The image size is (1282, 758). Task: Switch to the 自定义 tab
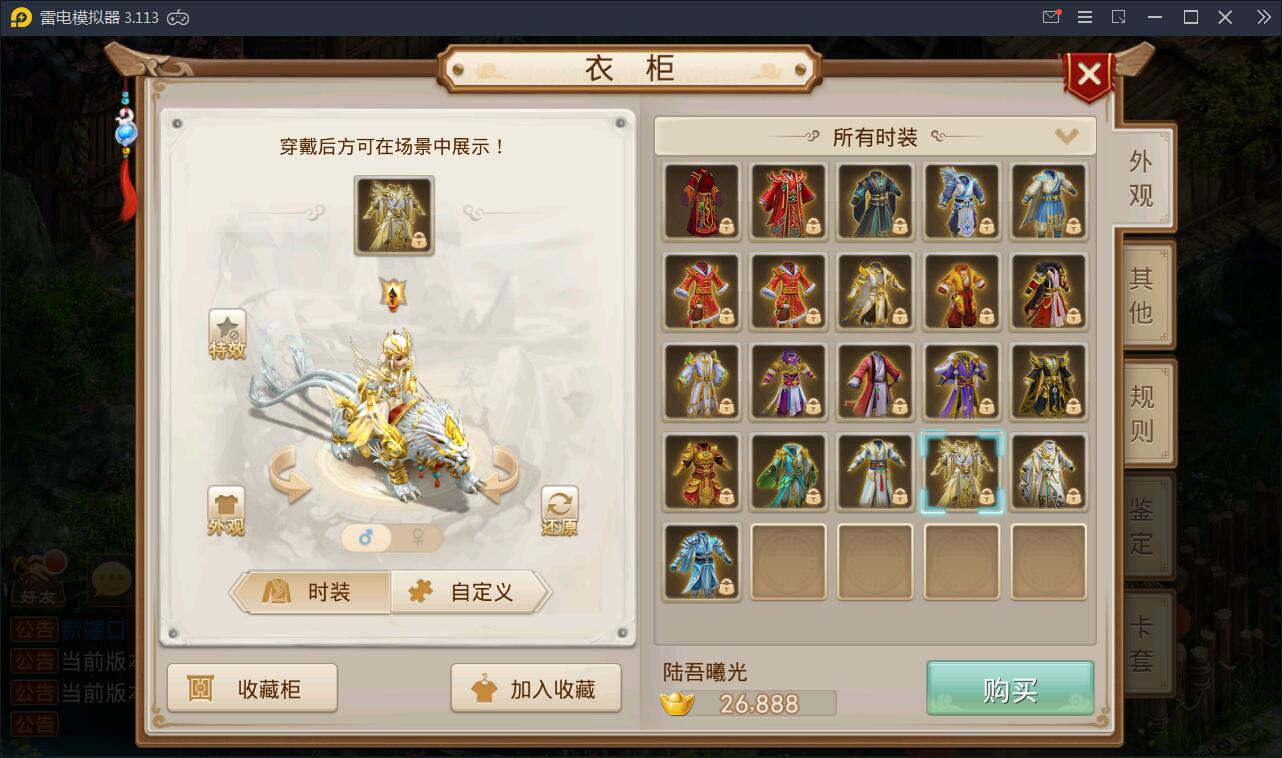pos(470,592)
